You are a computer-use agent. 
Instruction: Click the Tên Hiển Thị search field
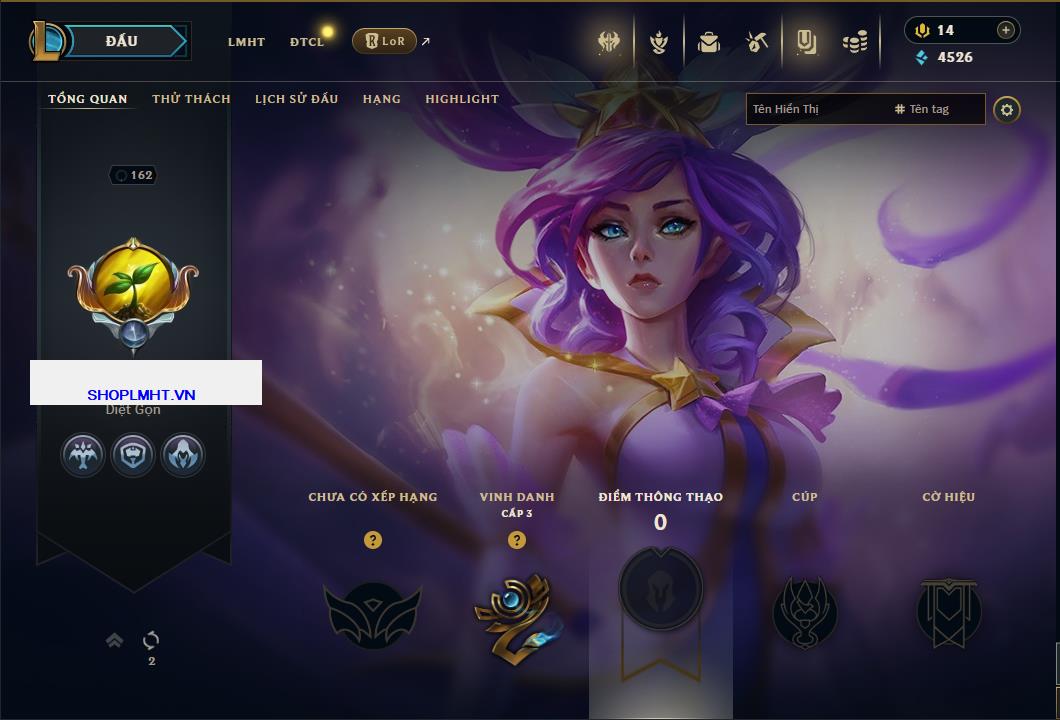point(815,109)
